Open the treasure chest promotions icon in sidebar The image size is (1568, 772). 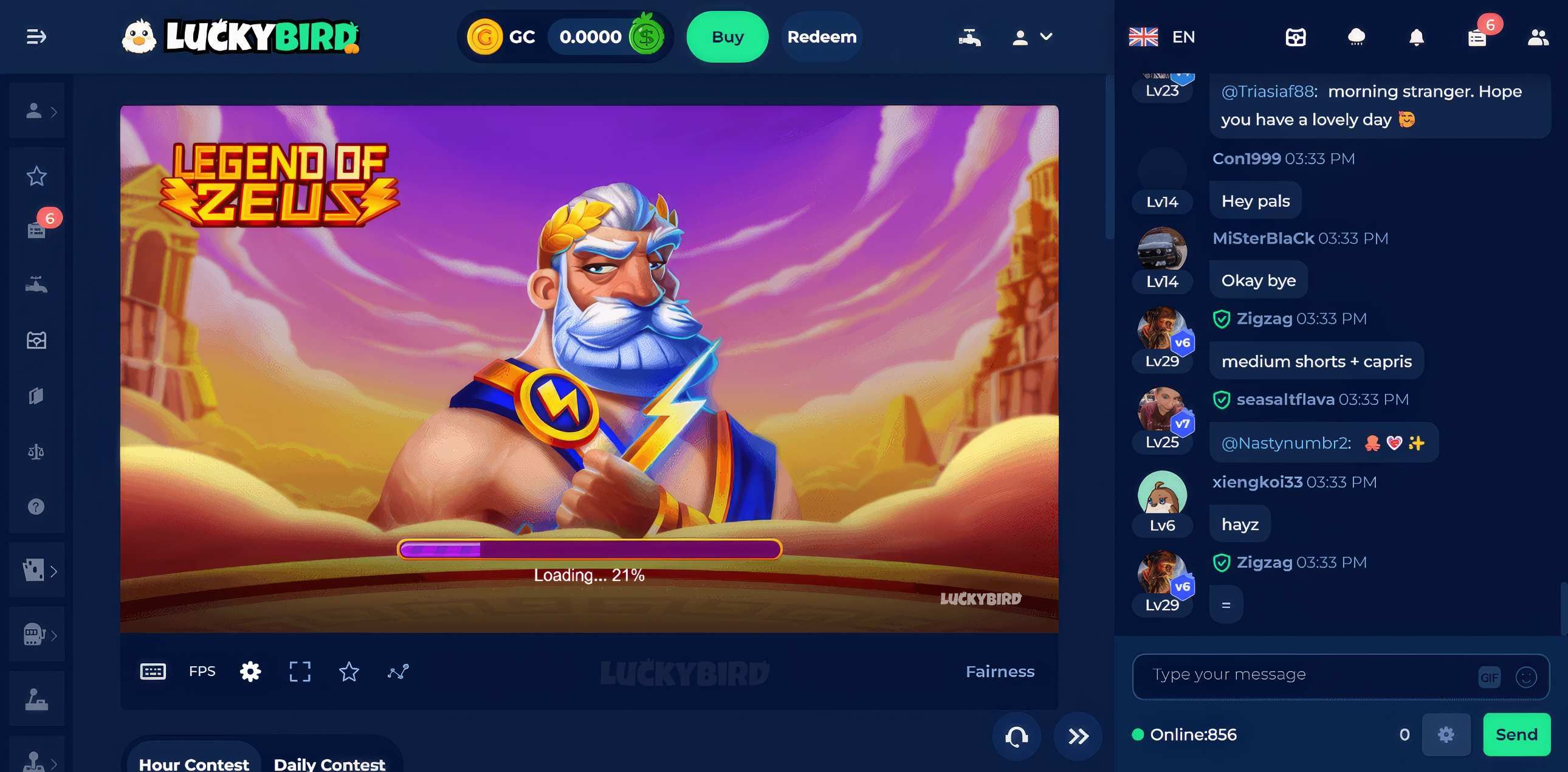(36, 339)
